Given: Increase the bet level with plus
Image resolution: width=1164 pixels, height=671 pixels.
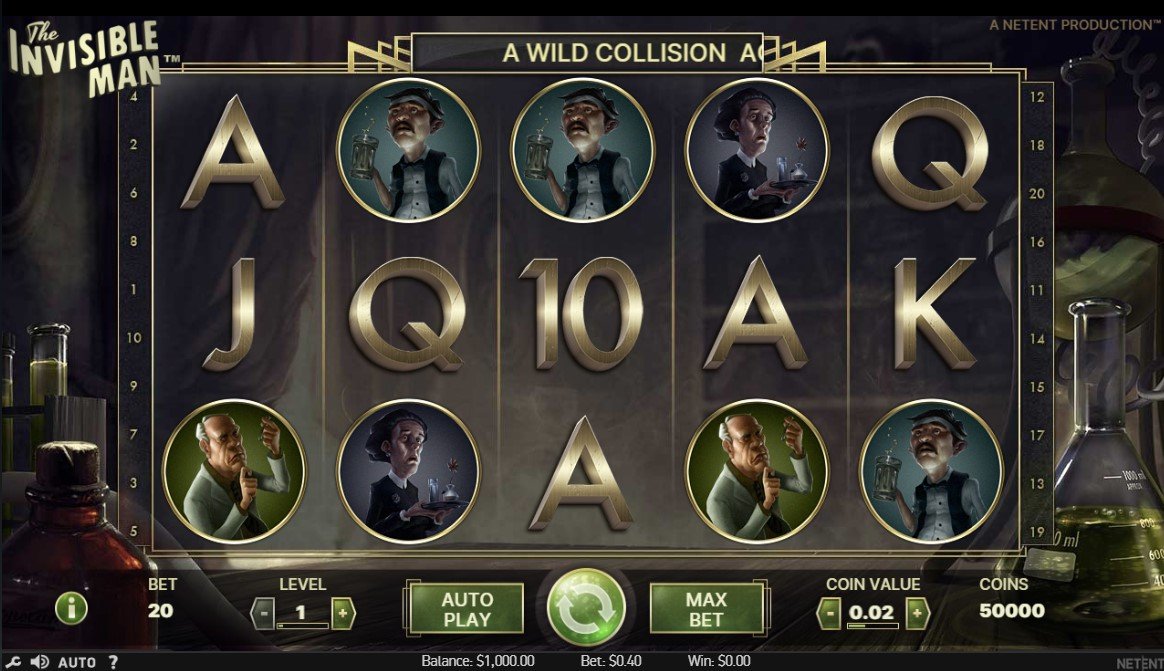Looking at the screenshot, I should [342, 611].
